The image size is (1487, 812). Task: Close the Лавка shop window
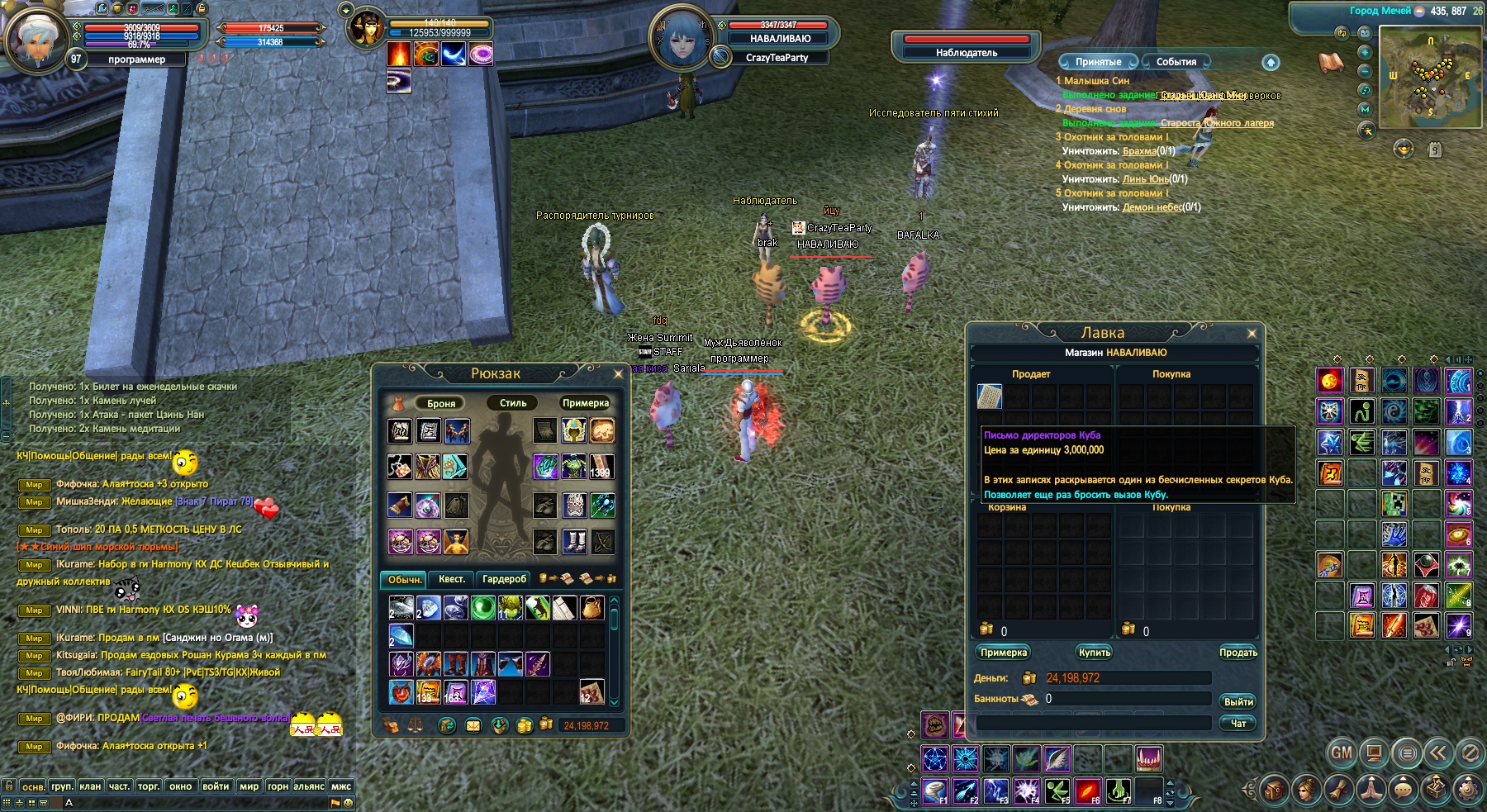[1252, 334]
